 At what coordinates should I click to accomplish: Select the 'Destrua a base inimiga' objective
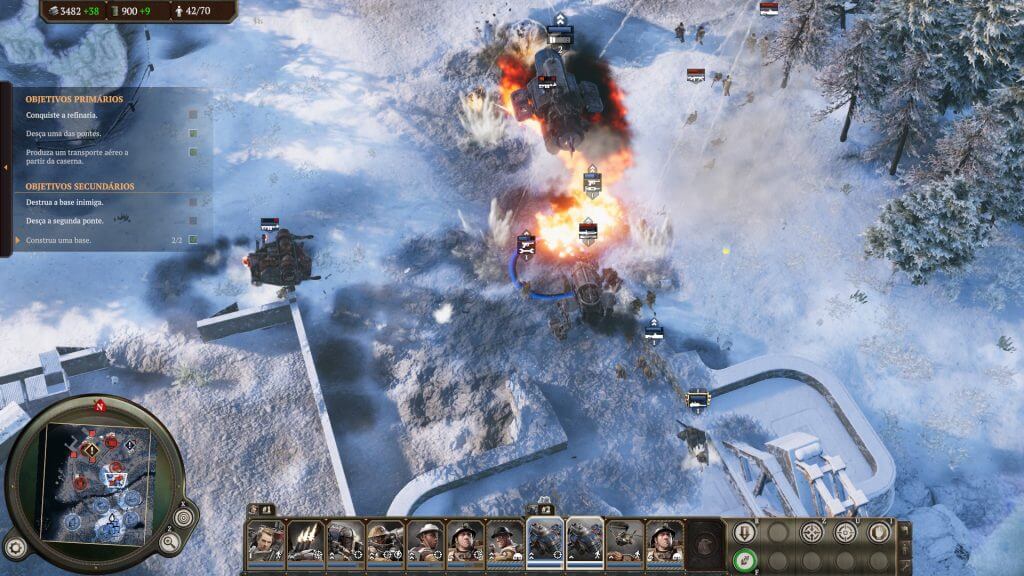coord(65,202)
